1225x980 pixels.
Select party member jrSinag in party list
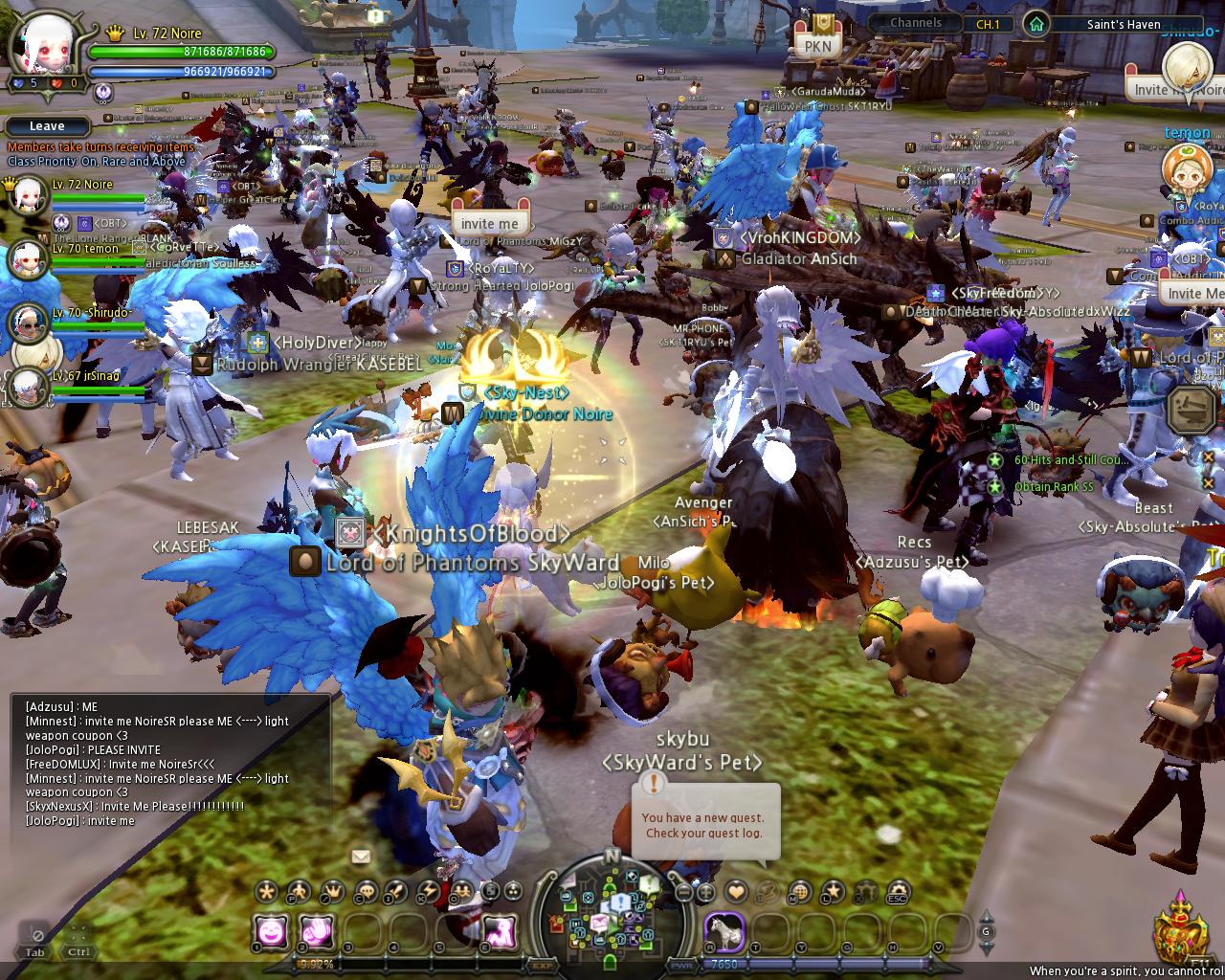click(x=28, y=385)
